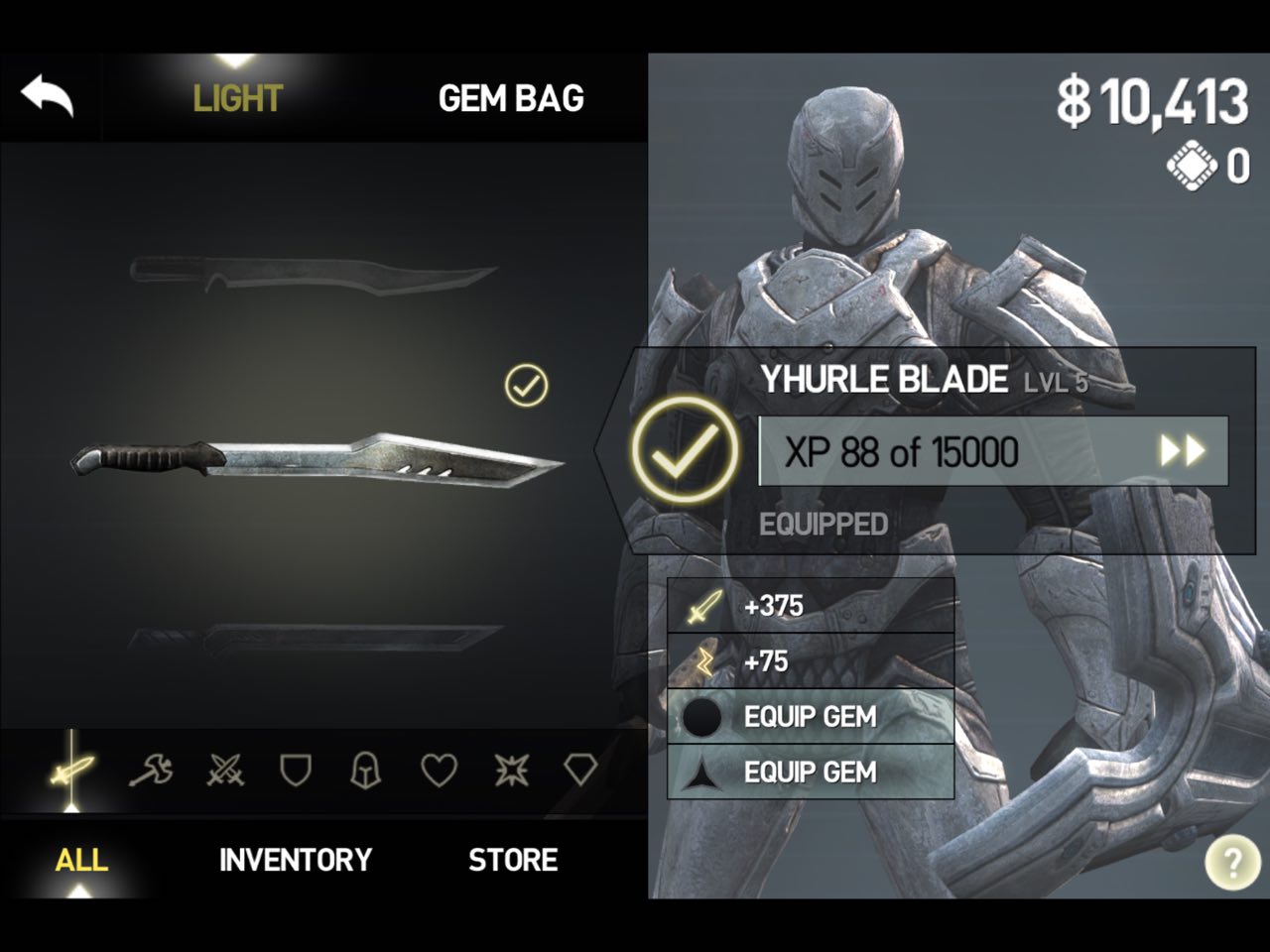The height and width of the screenshot is (952, 1270).
Task: Show the heavy axe weapon category
Action: (x=151, y=770)
